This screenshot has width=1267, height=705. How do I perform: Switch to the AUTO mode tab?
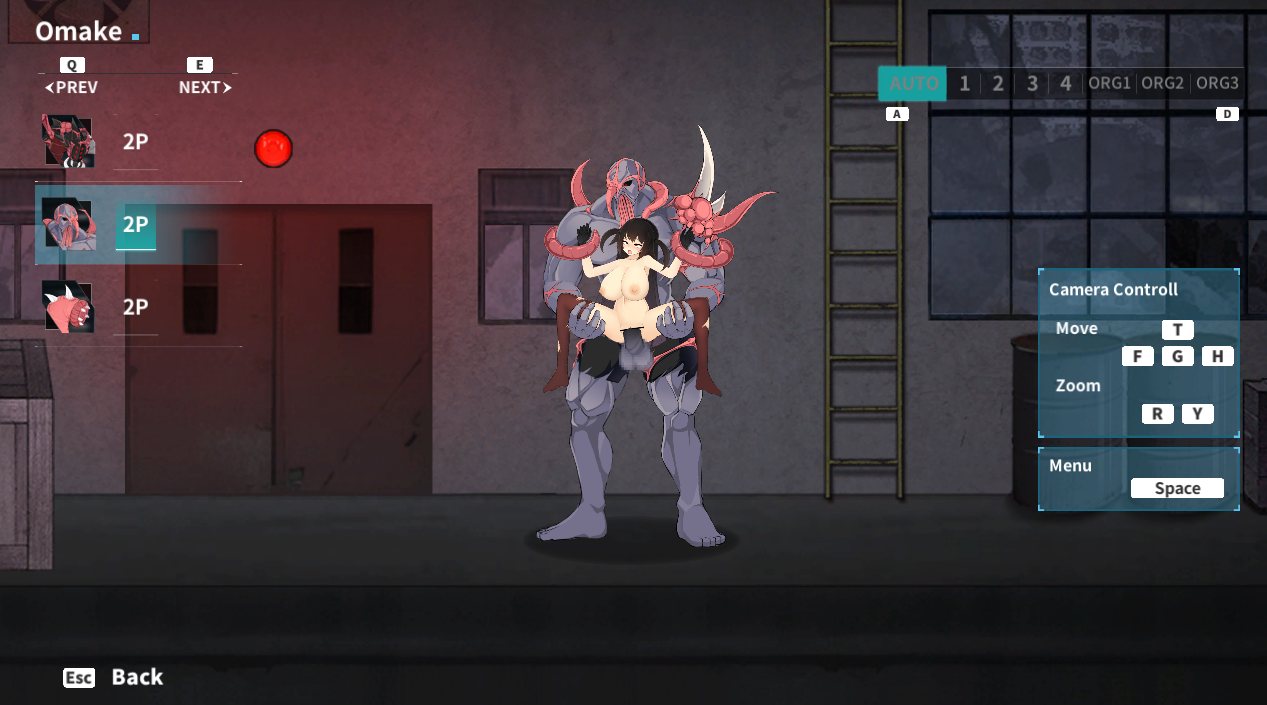coord(912,83)
